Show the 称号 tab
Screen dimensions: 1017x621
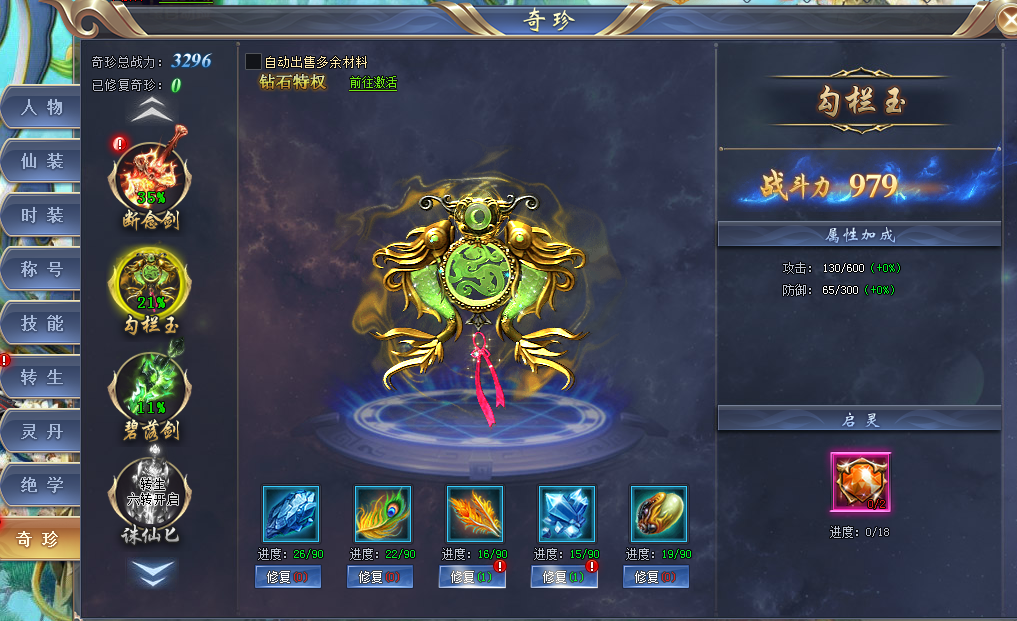coord(41,269)
